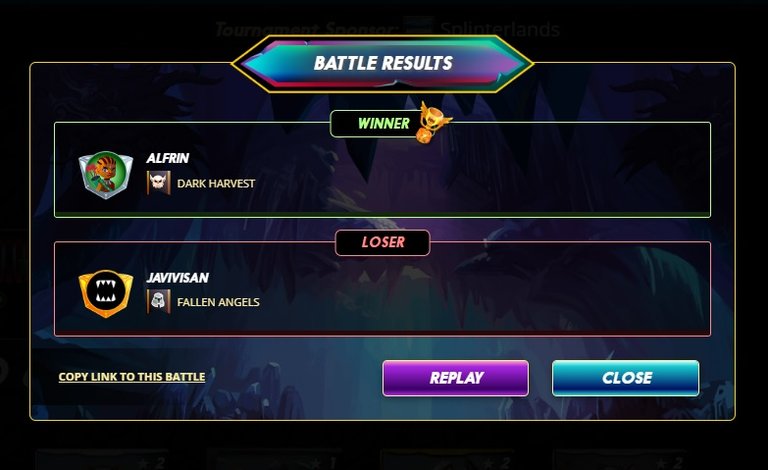Open loser JAVIVISAN's player profile
The height and width of the screenshot is (470, 768).
tap(175, 278)
